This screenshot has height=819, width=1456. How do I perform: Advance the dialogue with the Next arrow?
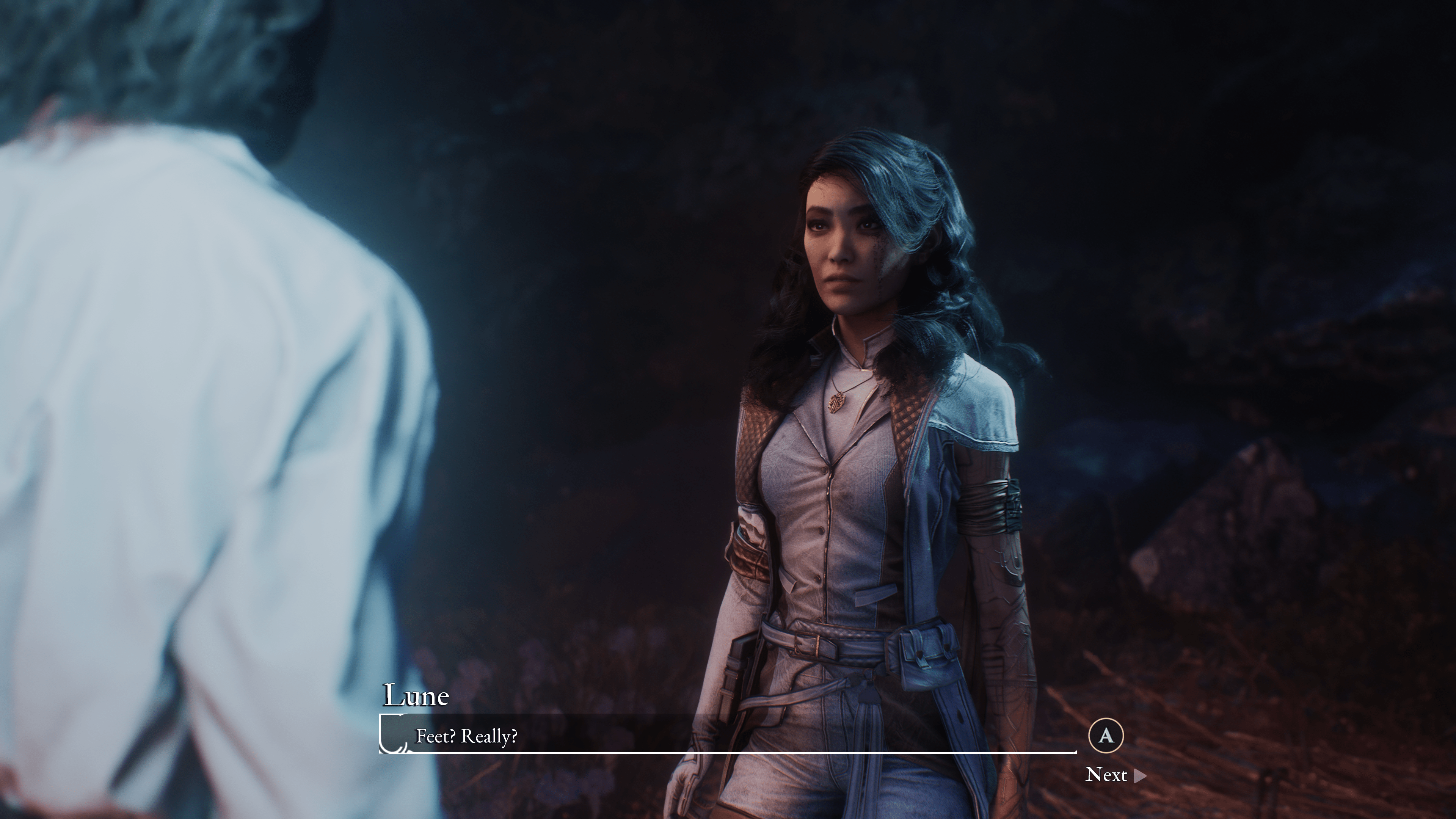tap(1139, 775)
